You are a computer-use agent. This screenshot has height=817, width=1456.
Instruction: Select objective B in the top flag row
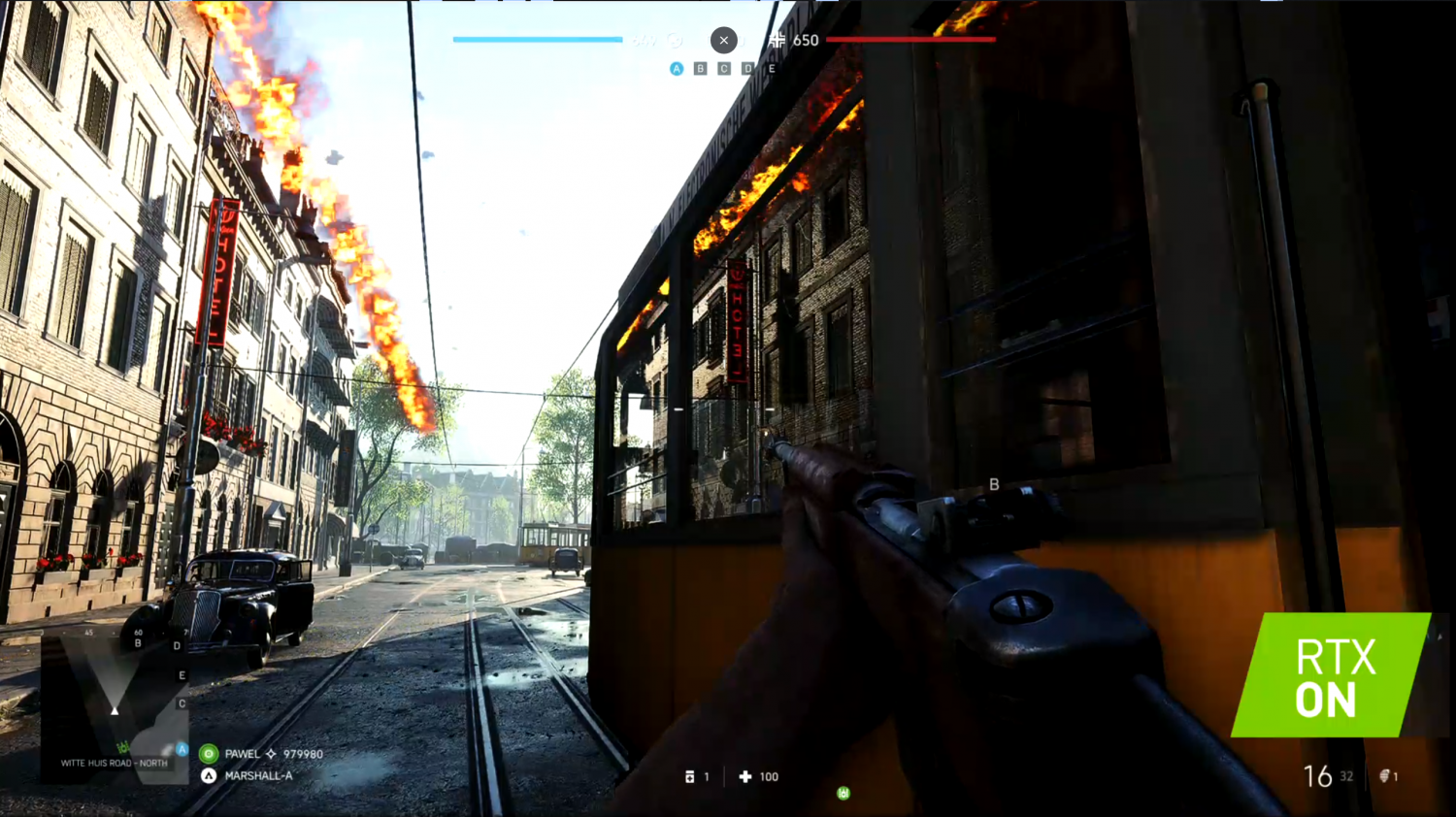(x=700, y=69)
